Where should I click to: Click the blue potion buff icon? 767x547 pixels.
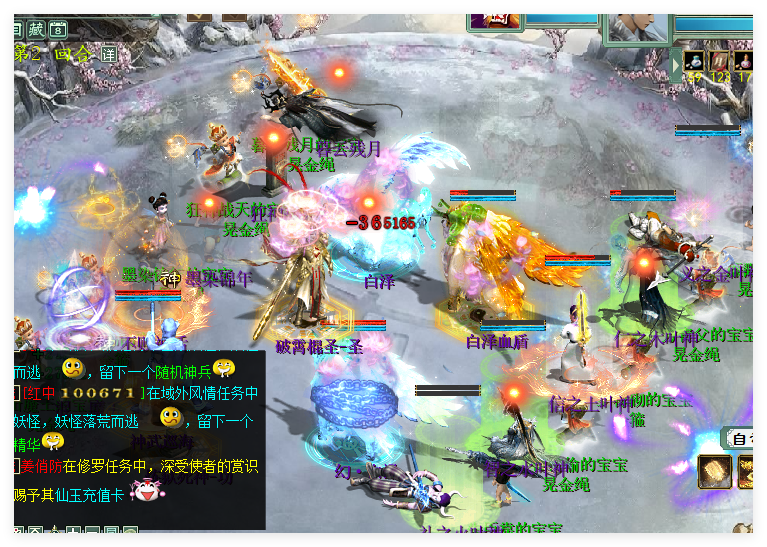tap(695, 61)
